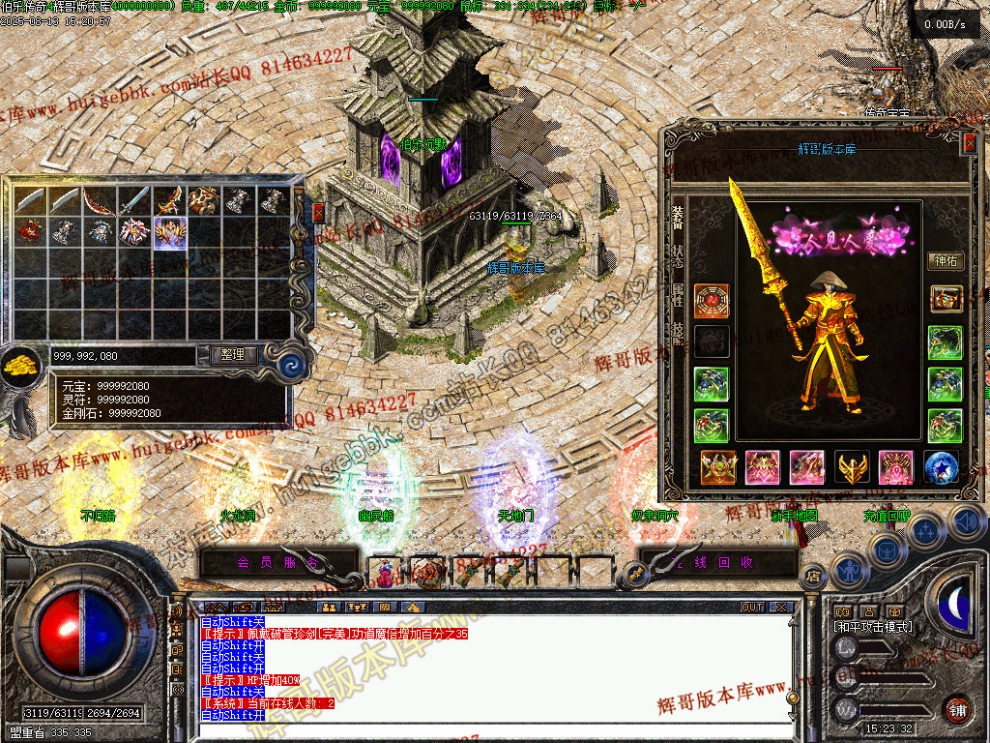Use the red potion in the hotbar
Image resolution: width=990 pixels, height=743 pixels.
(x=384, y=573)
